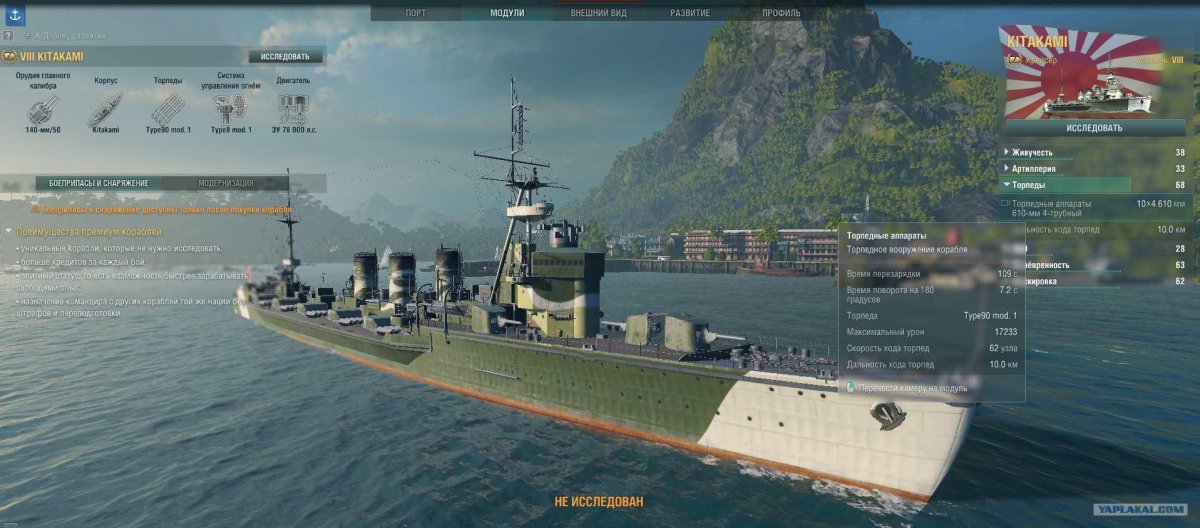This screenshot has width=1200, height=528.
Task: Open the Внешний вид tab
Action: pyautogui.click(x=599, y=13)
